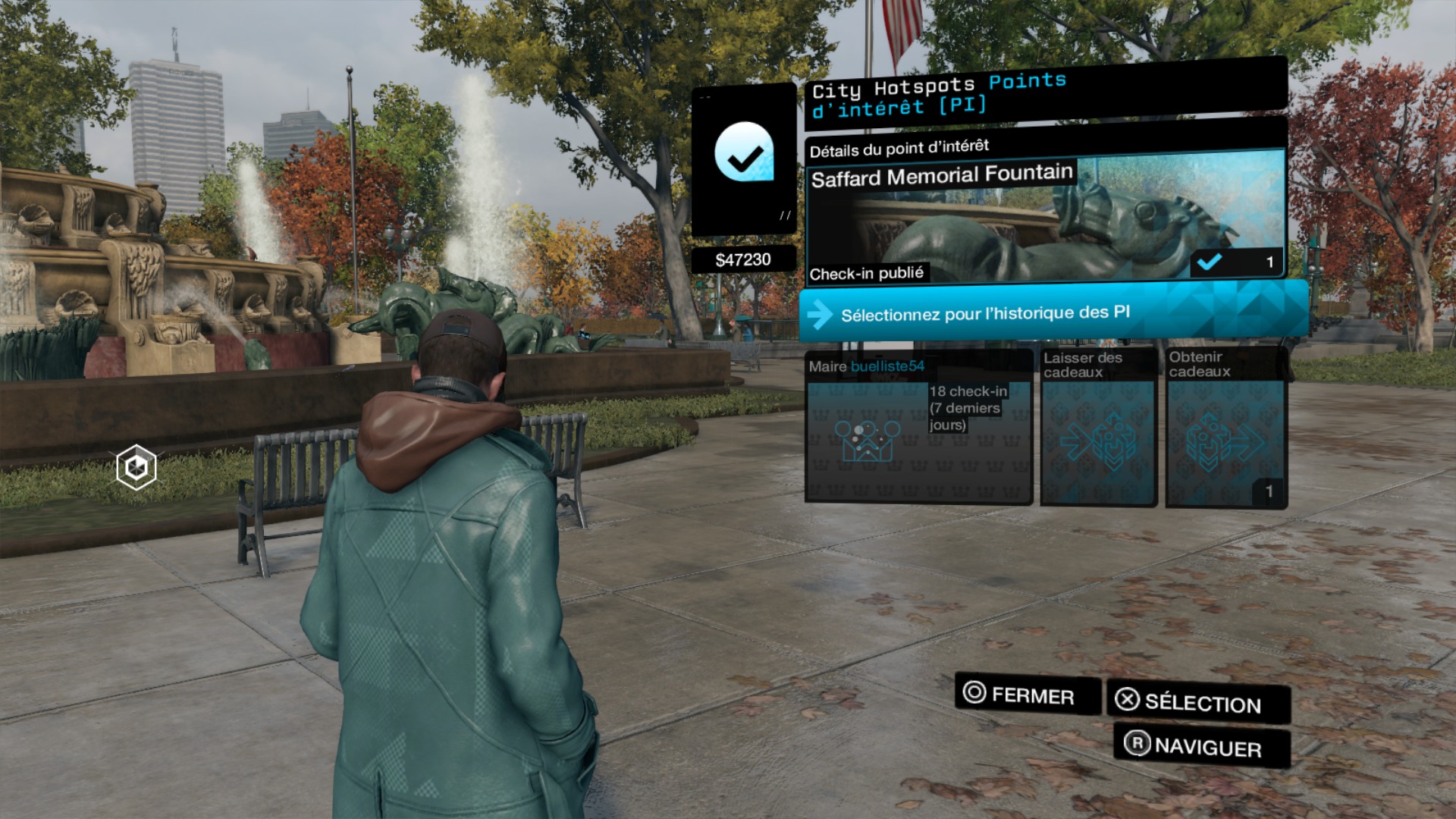This screenshot has width=1456, height=819.
Task: Open the Laisser des cadeaux tile
Action: coord(1098,428)
